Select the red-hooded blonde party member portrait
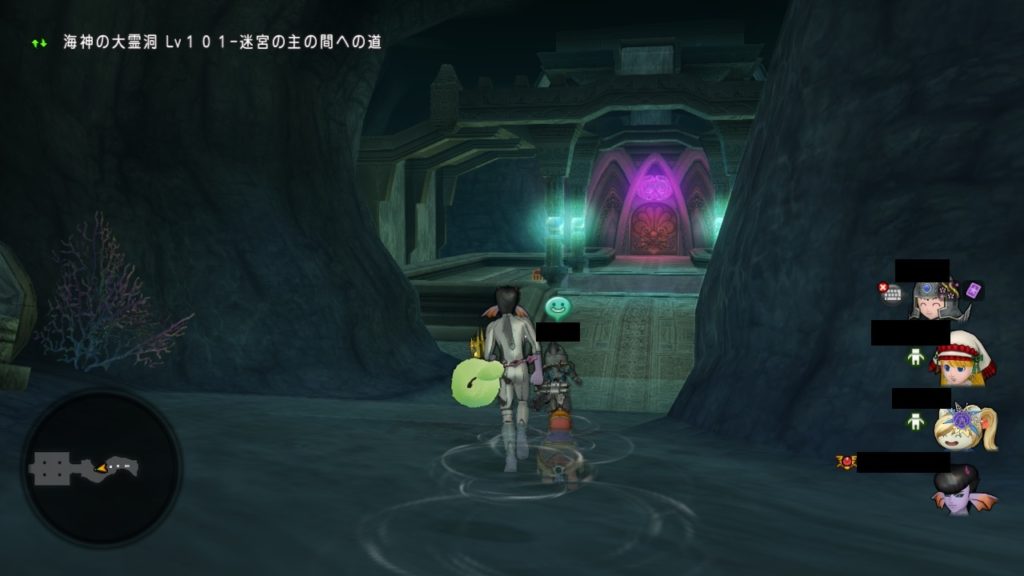The image size is (1024, 576). point(962,360)
